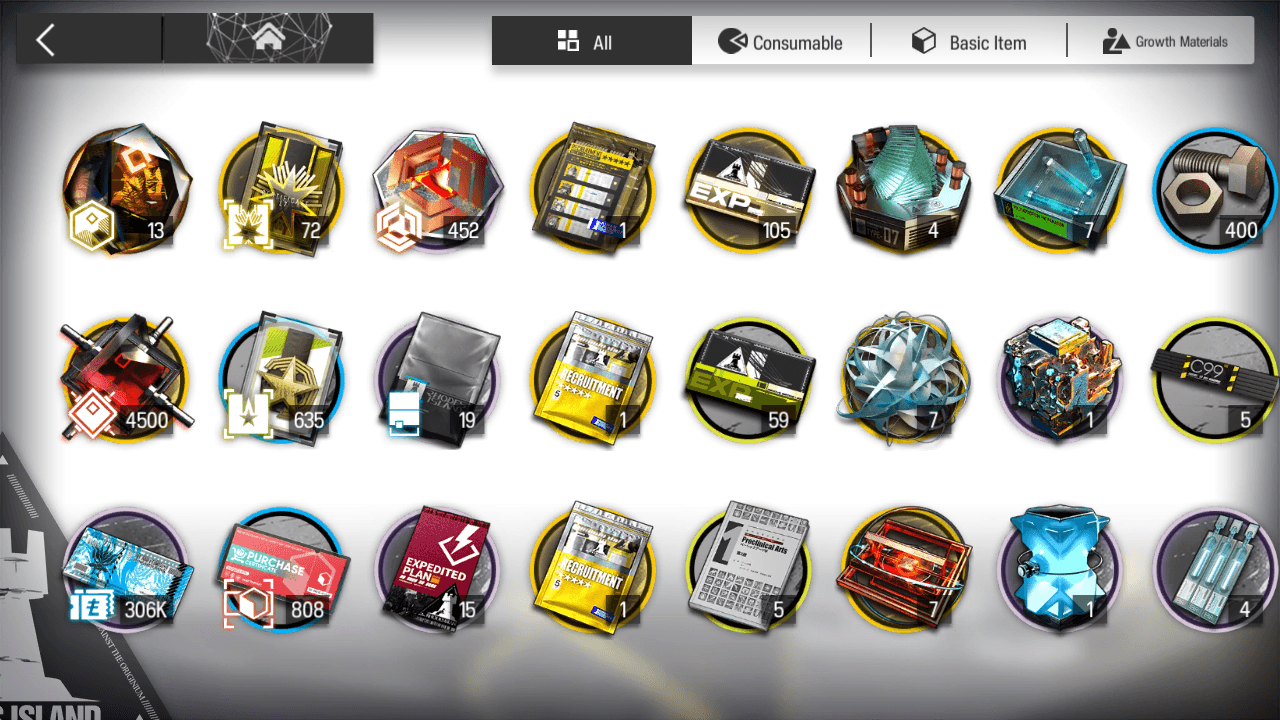Show the Basic Item category
The width and height of the screenshot is (1280, 720).
(968, 42)
